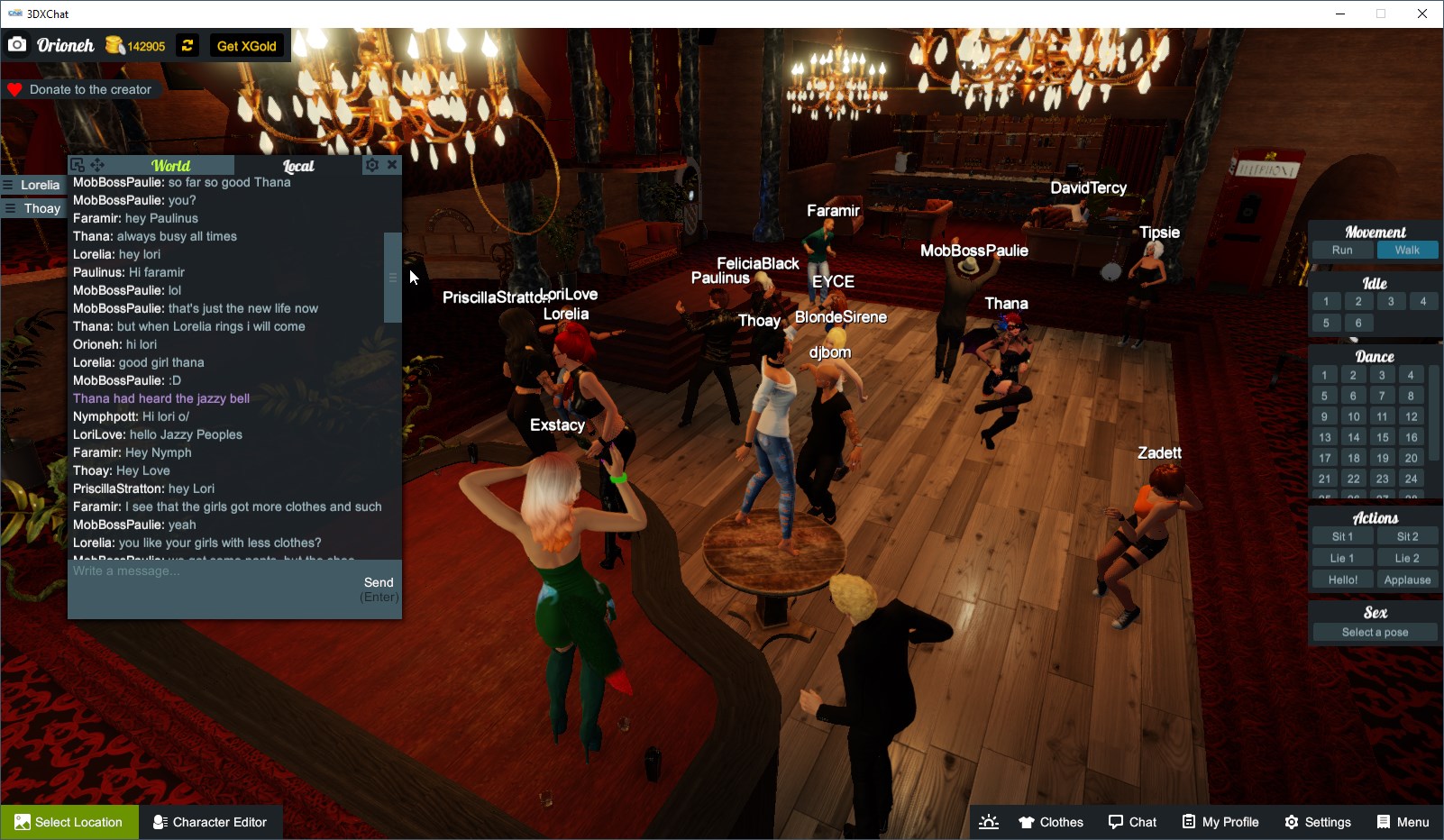This screenshot has width=1444, height=840.
Task: Toggle movement mode to Run
Action: 1342,250
